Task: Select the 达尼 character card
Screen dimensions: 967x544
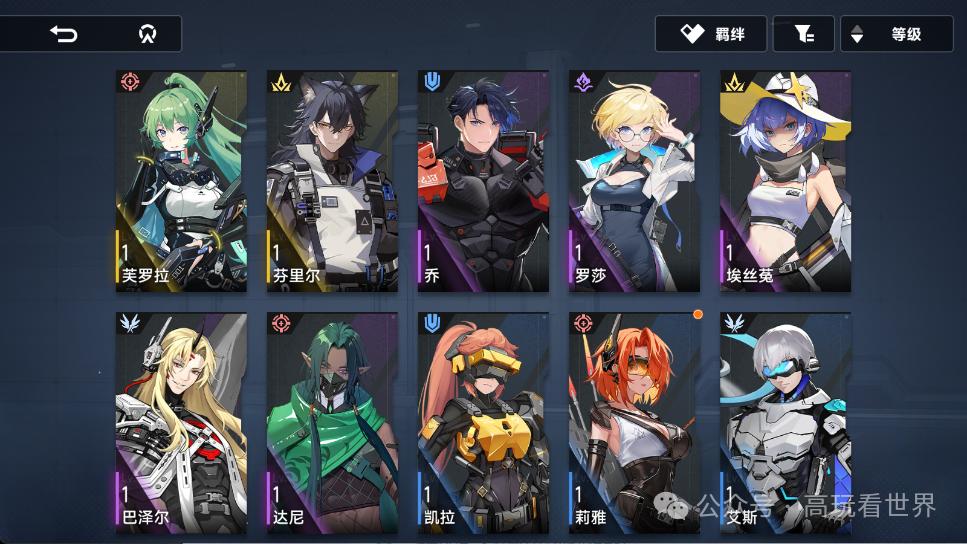Action: pos(332,420)
